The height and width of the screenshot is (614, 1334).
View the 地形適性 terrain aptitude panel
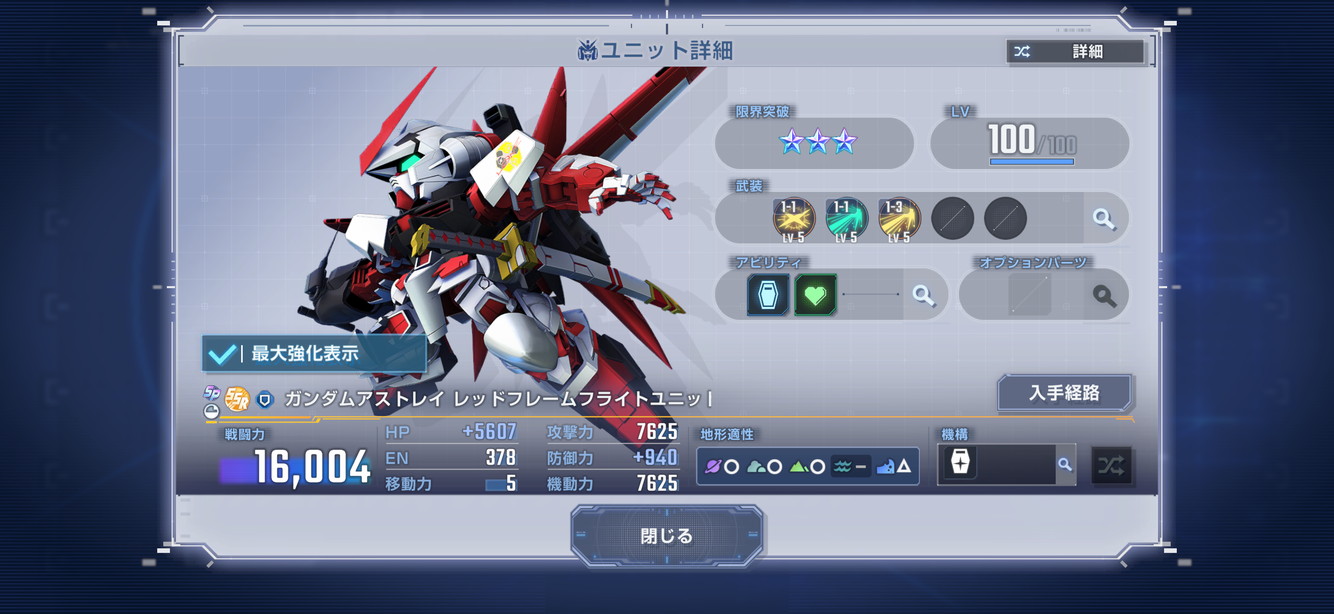point(807,466)
